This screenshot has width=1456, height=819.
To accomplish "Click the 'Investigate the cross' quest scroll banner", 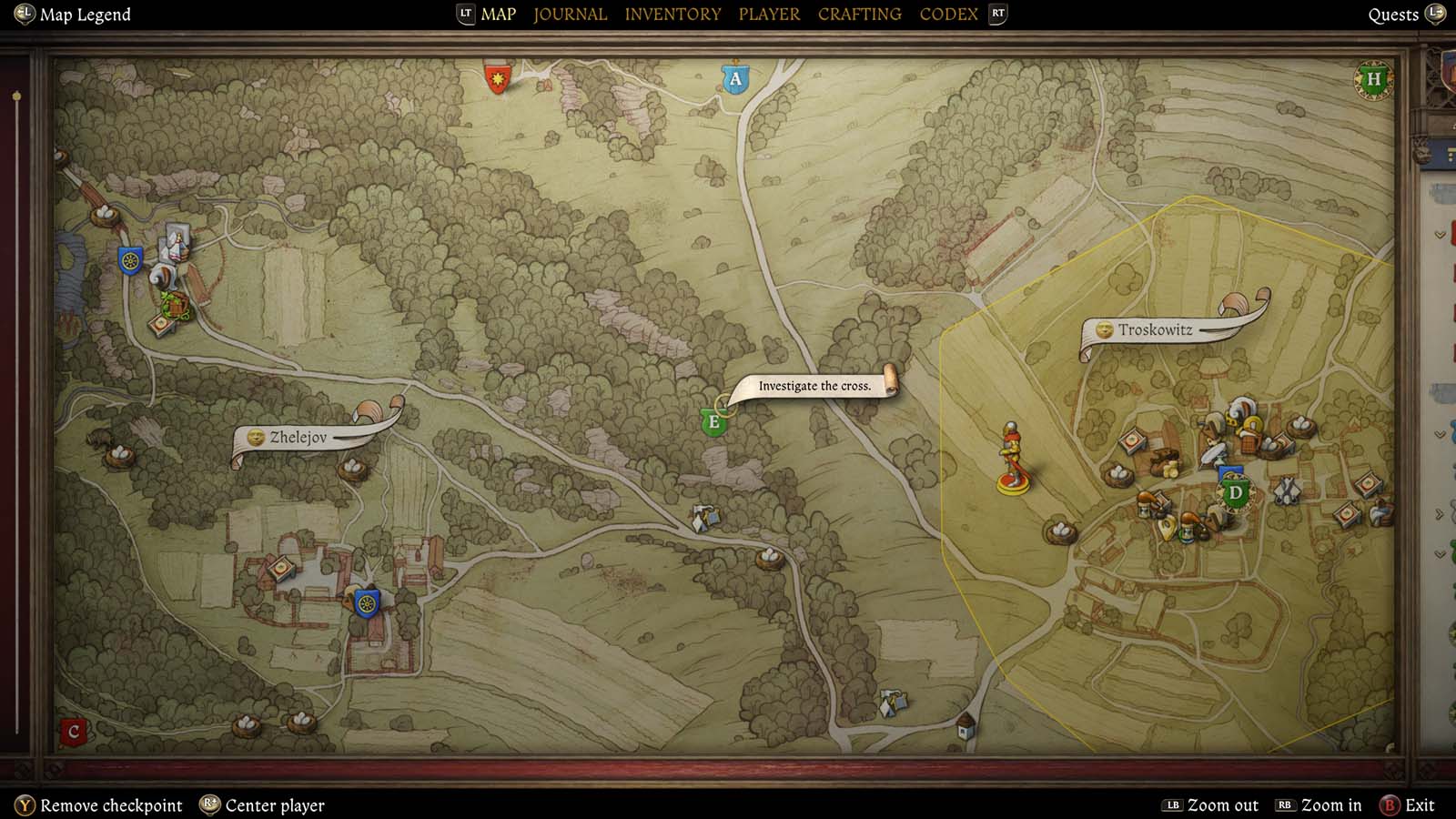I will 814,386.
